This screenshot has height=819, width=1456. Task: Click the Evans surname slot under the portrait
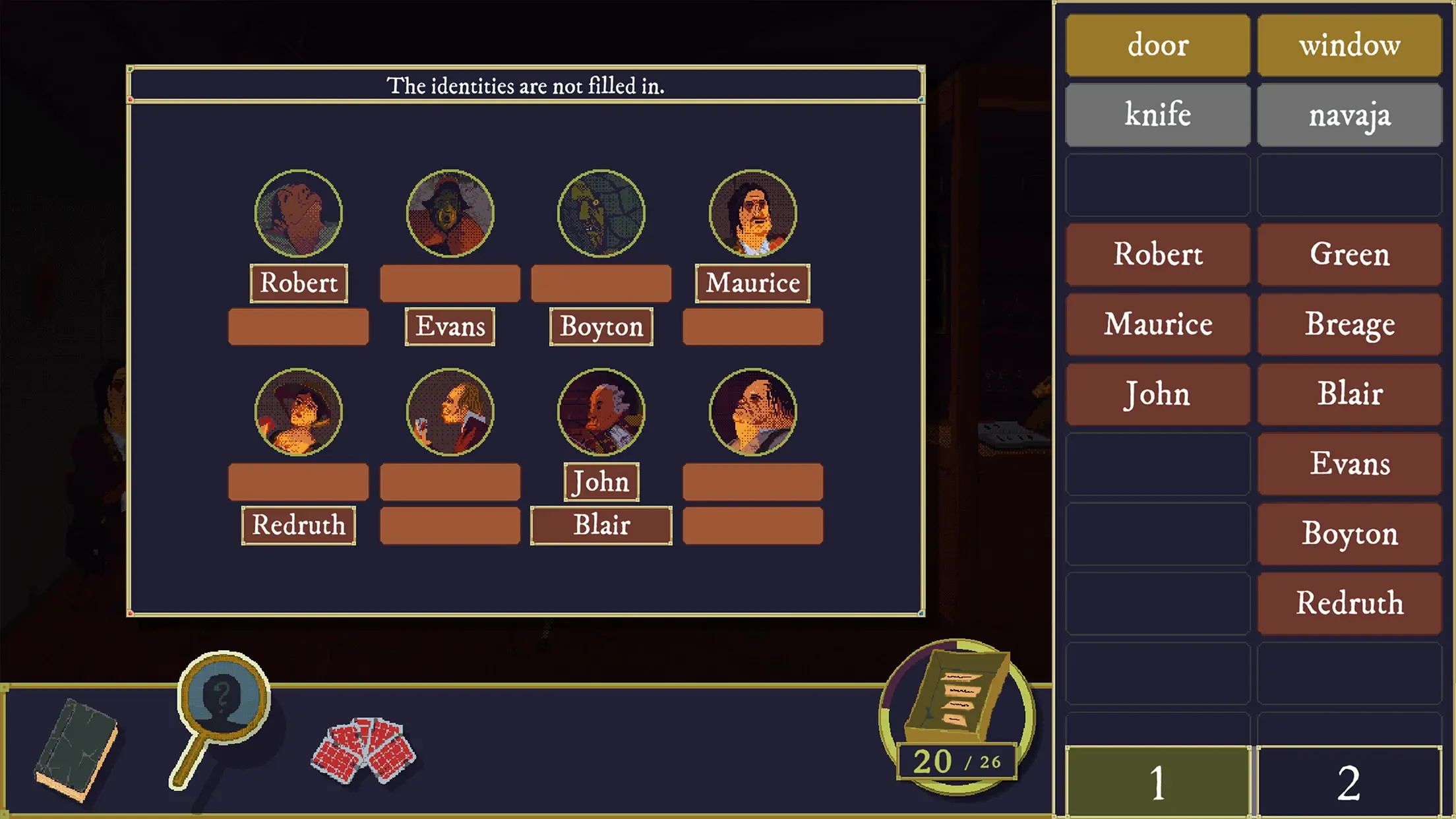click(x=450, y=326)
